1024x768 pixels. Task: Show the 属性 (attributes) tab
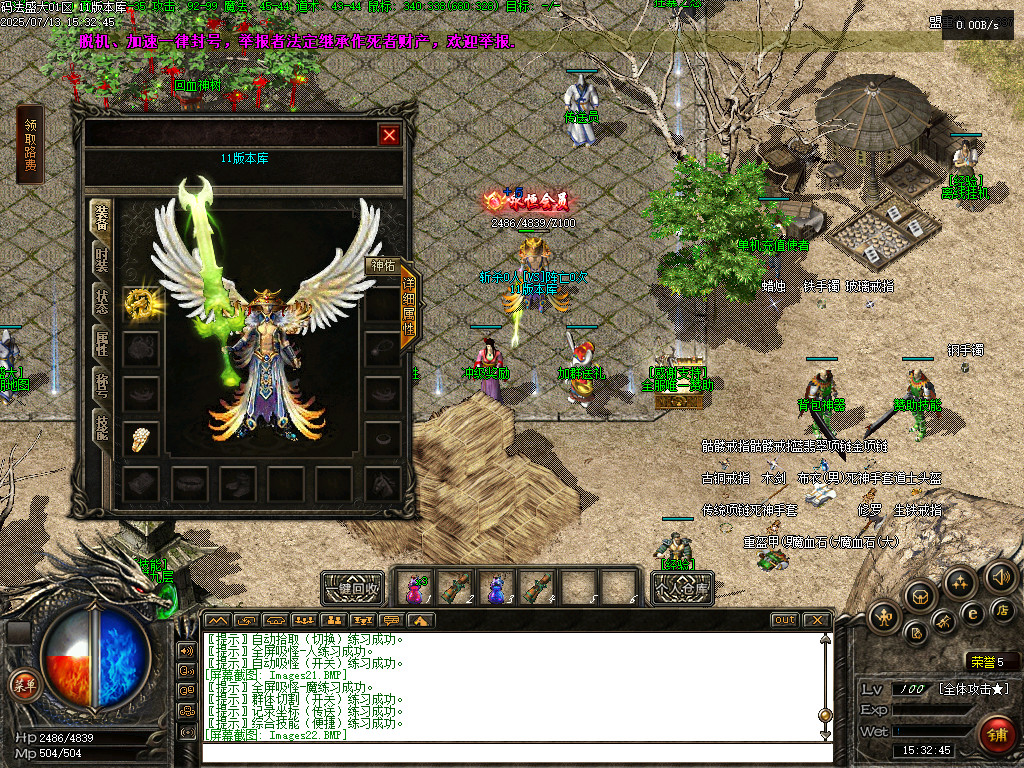tap(102, 343)
